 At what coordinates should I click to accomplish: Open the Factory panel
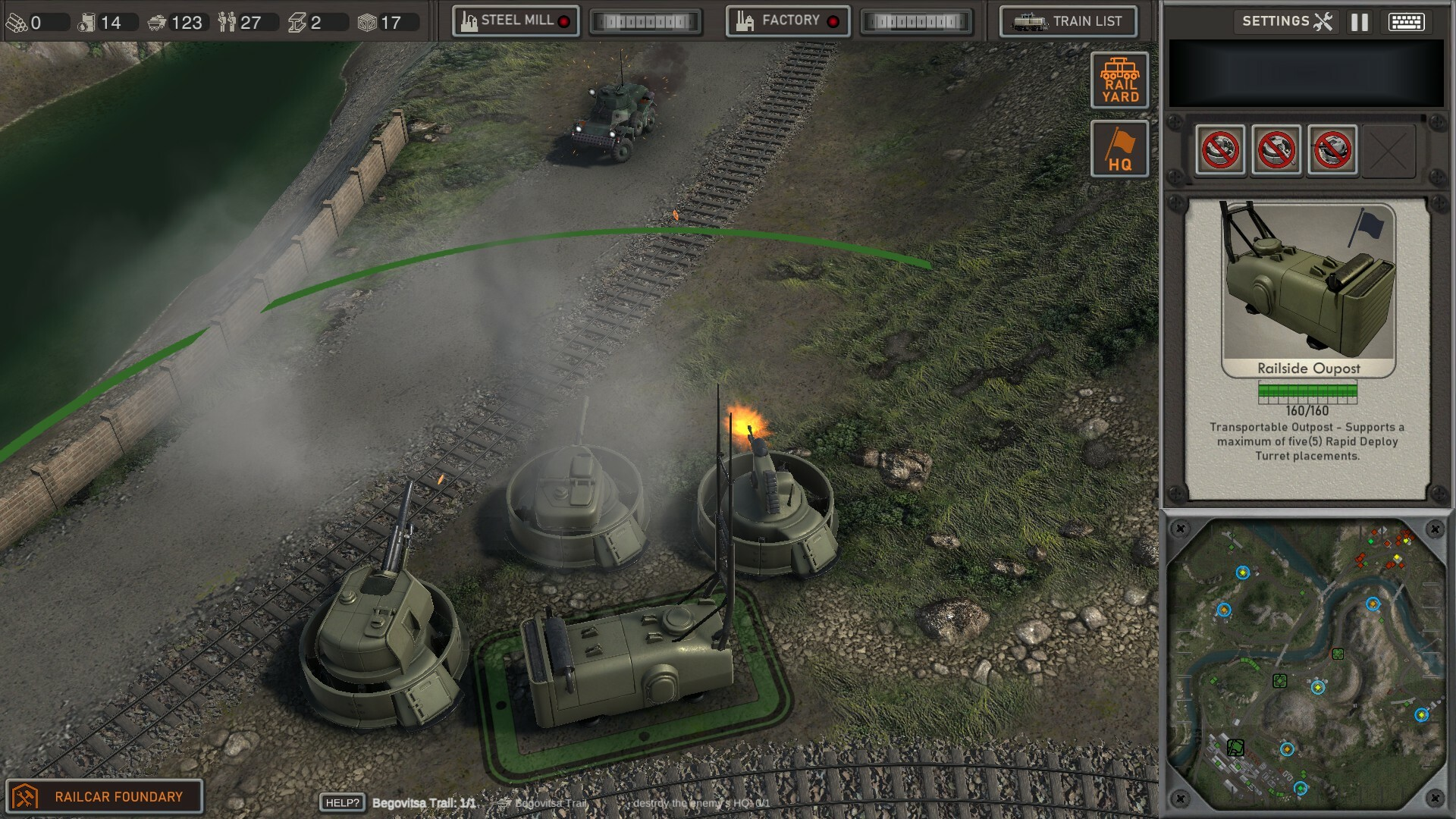(x=788, y=21)
